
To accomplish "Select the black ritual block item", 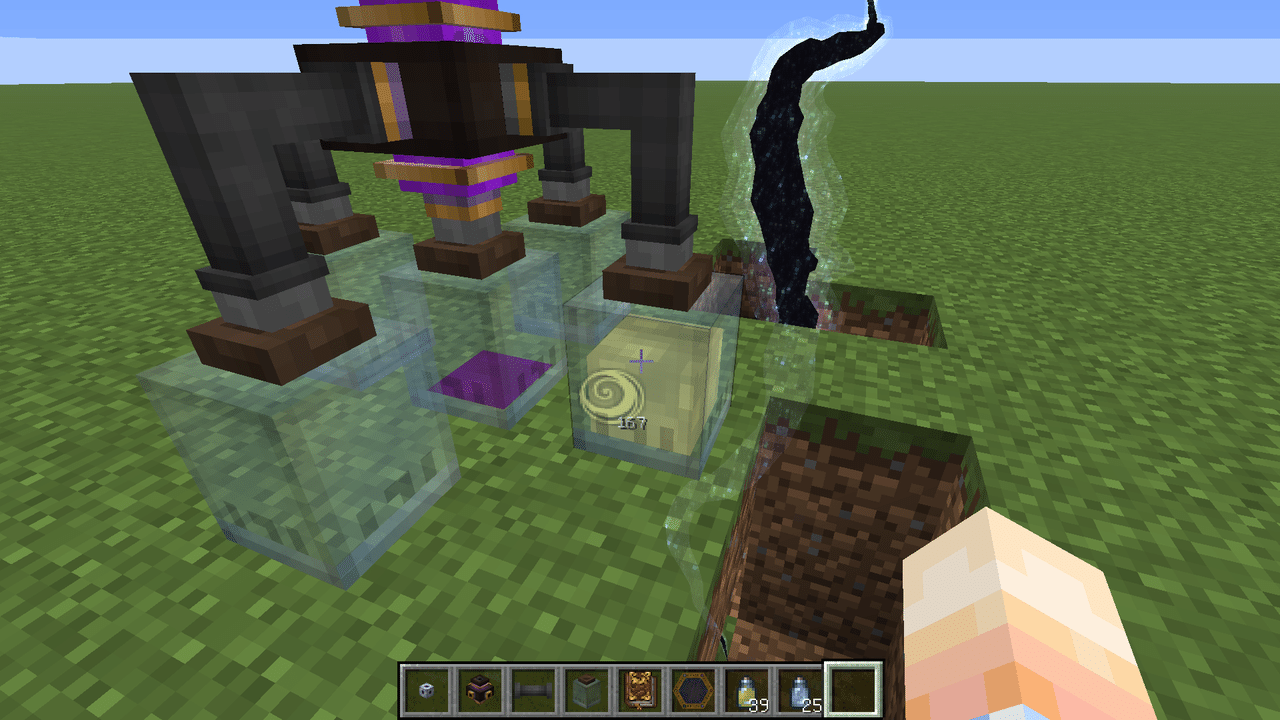I will pos(480,690).
